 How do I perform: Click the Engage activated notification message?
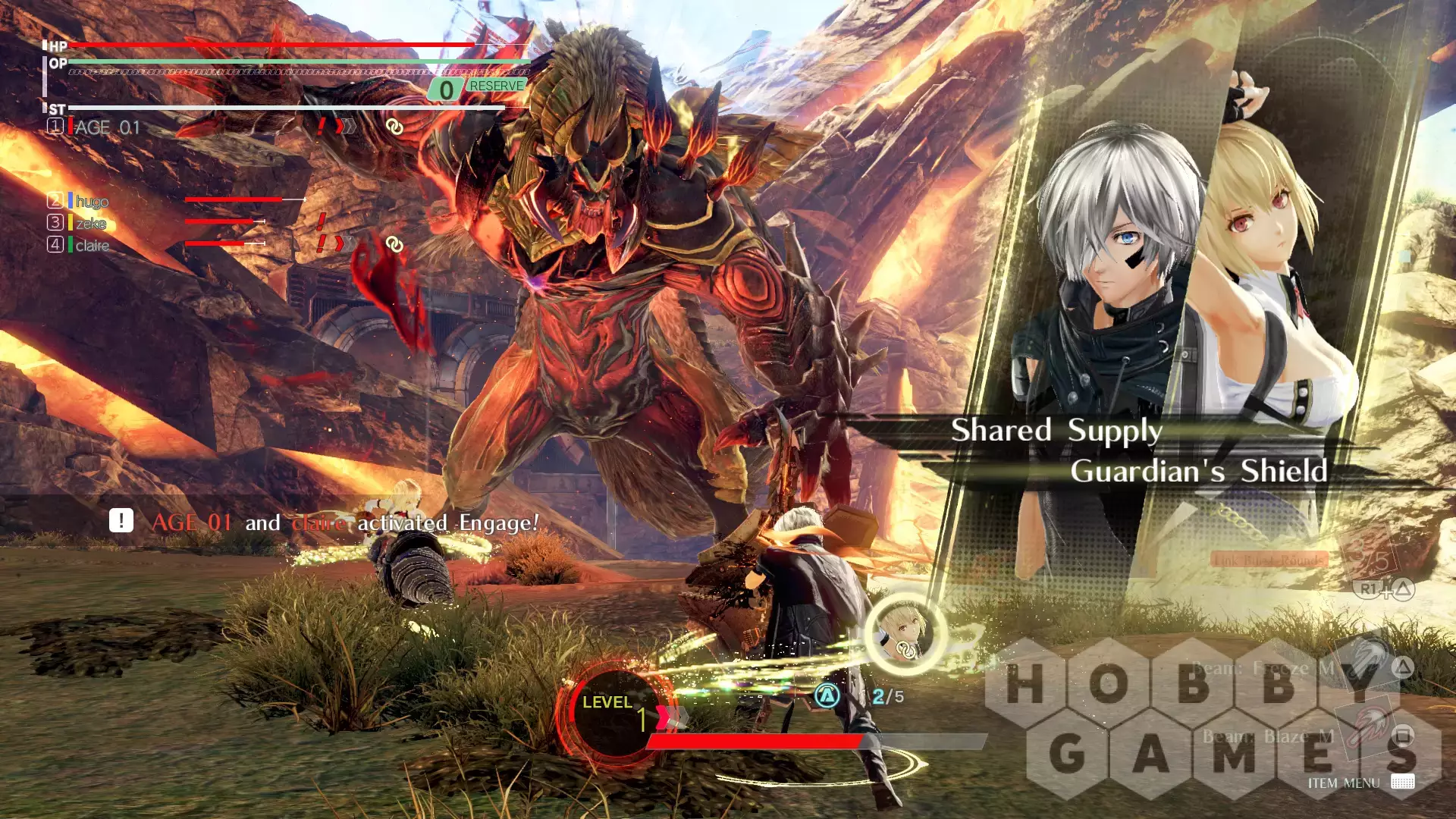point(345,522)
